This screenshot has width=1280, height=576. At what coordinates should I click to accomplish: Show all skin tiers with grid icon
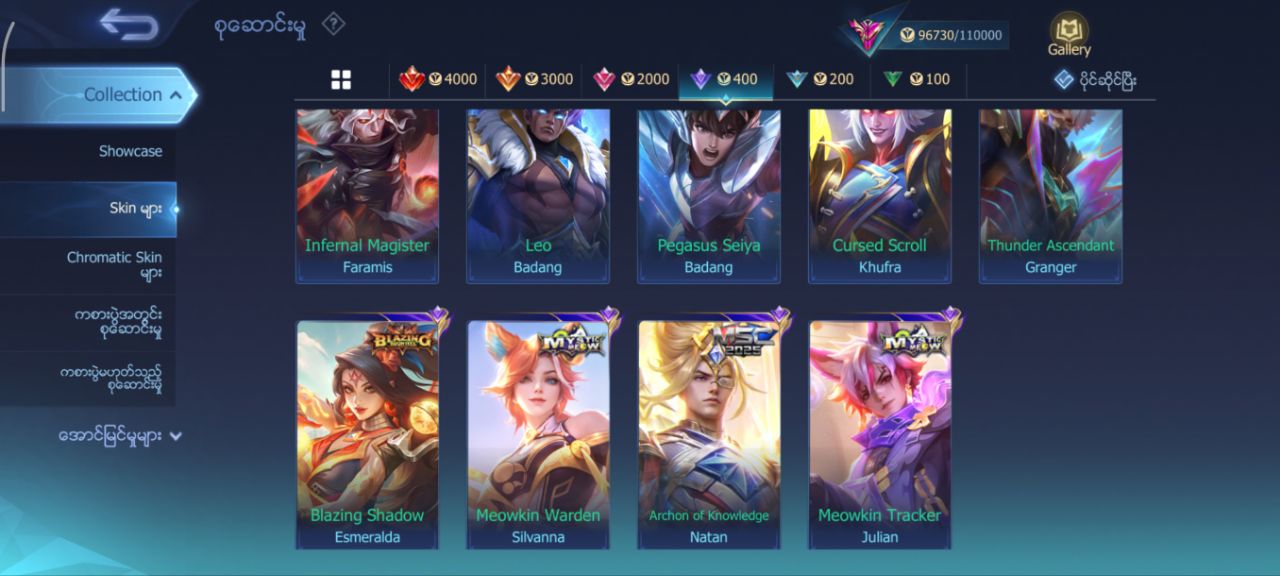pos(341,80)
